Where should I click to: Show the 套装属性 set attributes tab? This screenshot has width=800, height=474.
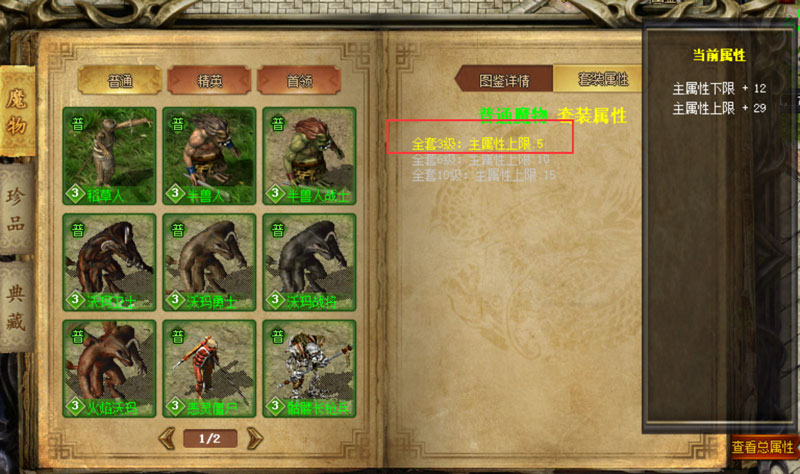[601, 80]
